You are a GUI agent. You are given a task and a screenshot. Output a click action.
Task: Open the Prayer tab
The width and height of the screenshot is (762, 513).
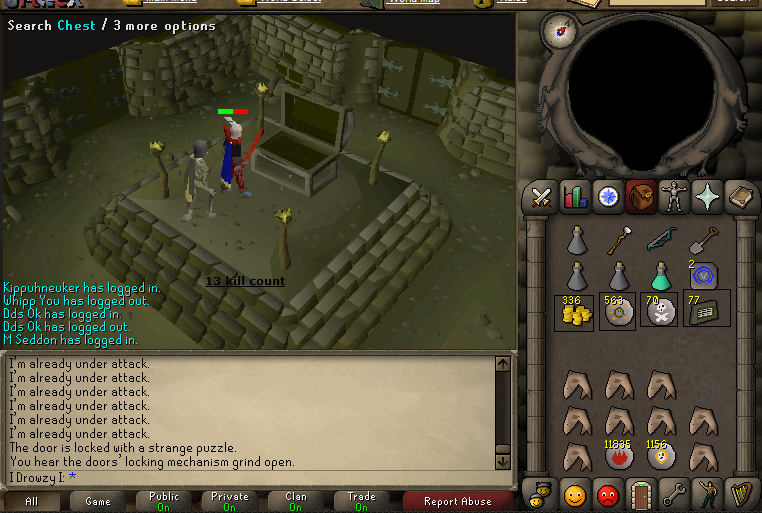(707, 197)
